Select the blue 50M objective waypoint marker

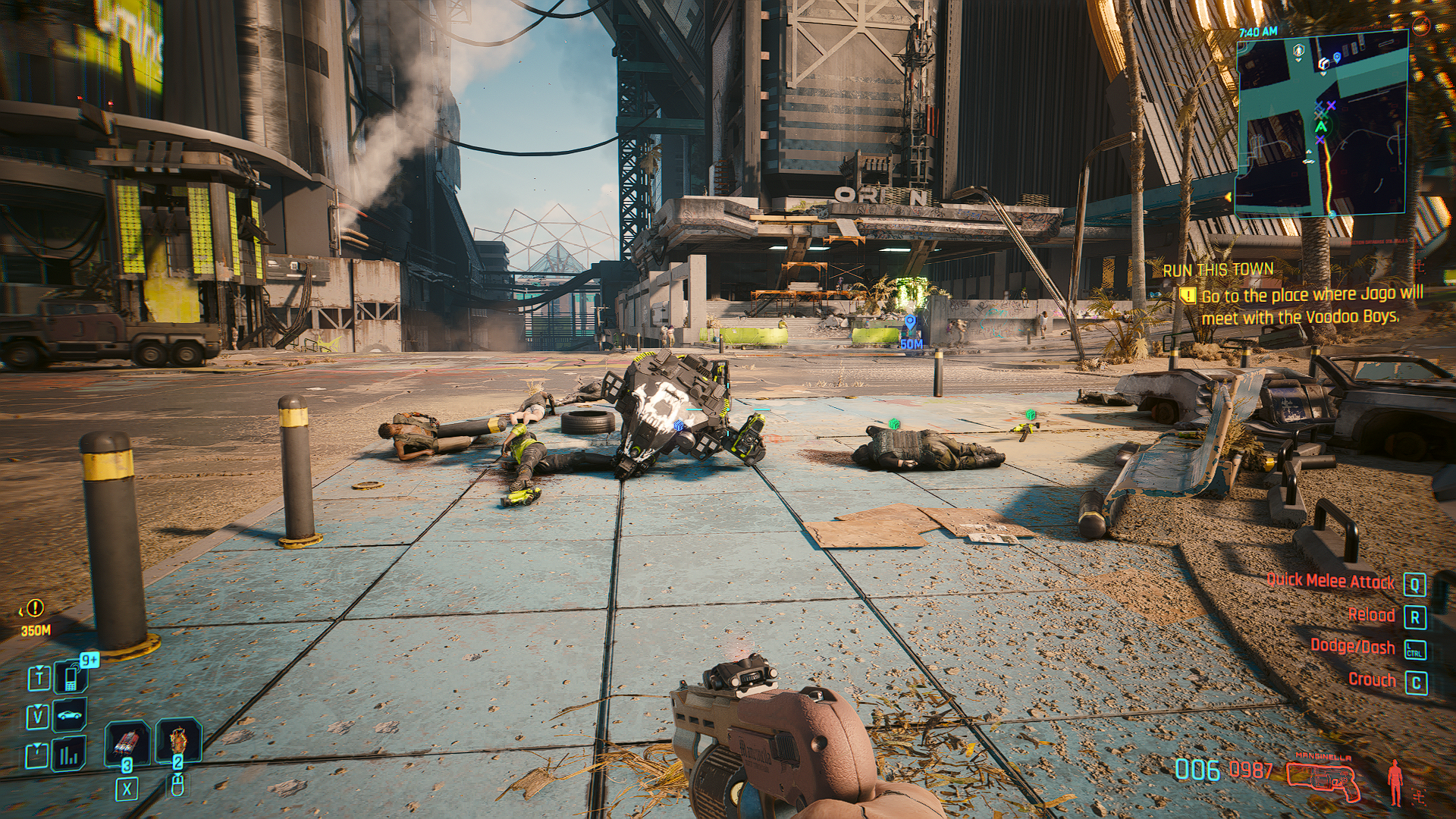[911, 325]
